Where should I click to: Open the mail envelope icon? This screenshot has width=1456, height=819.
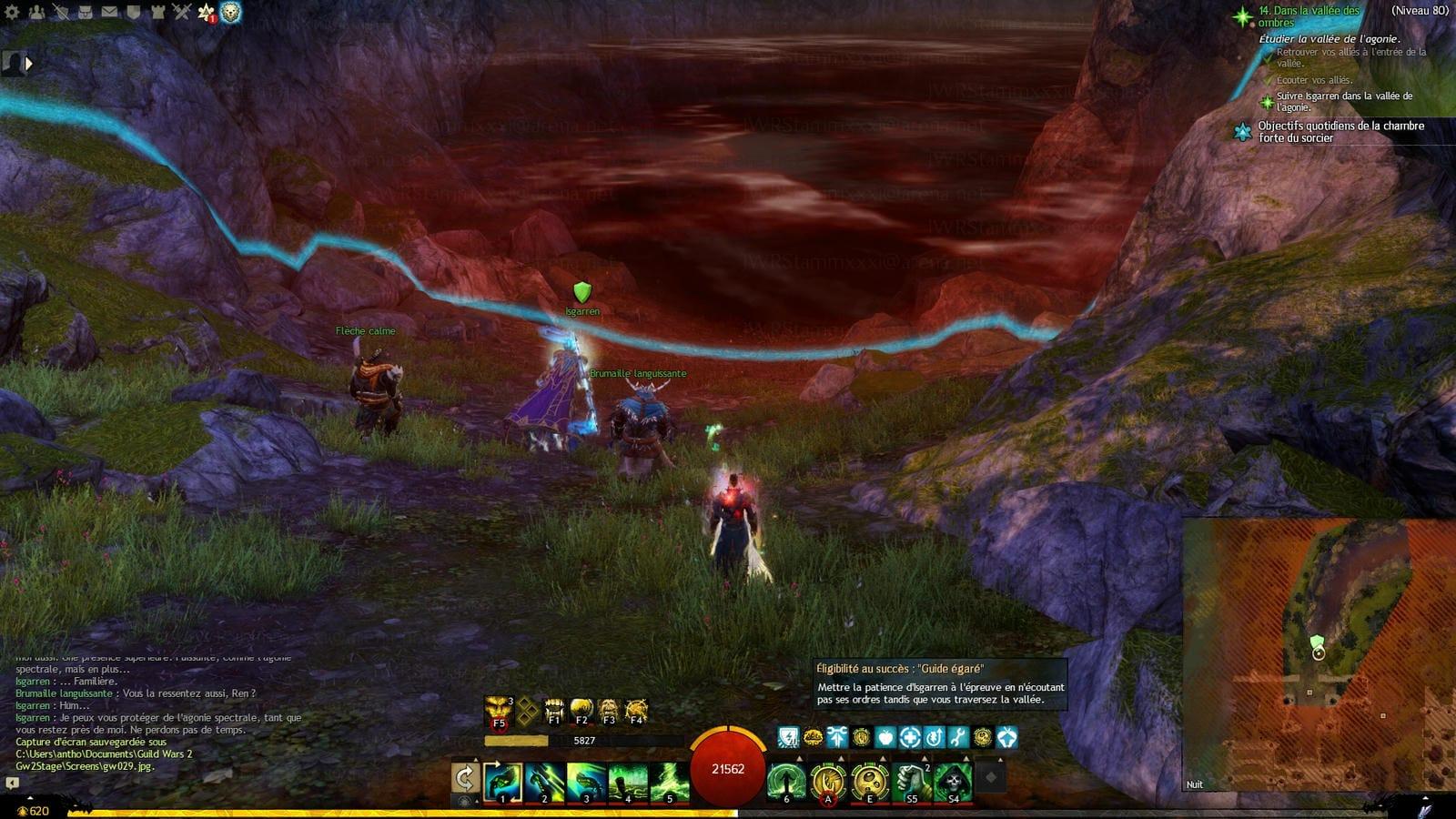click(109, 12)
